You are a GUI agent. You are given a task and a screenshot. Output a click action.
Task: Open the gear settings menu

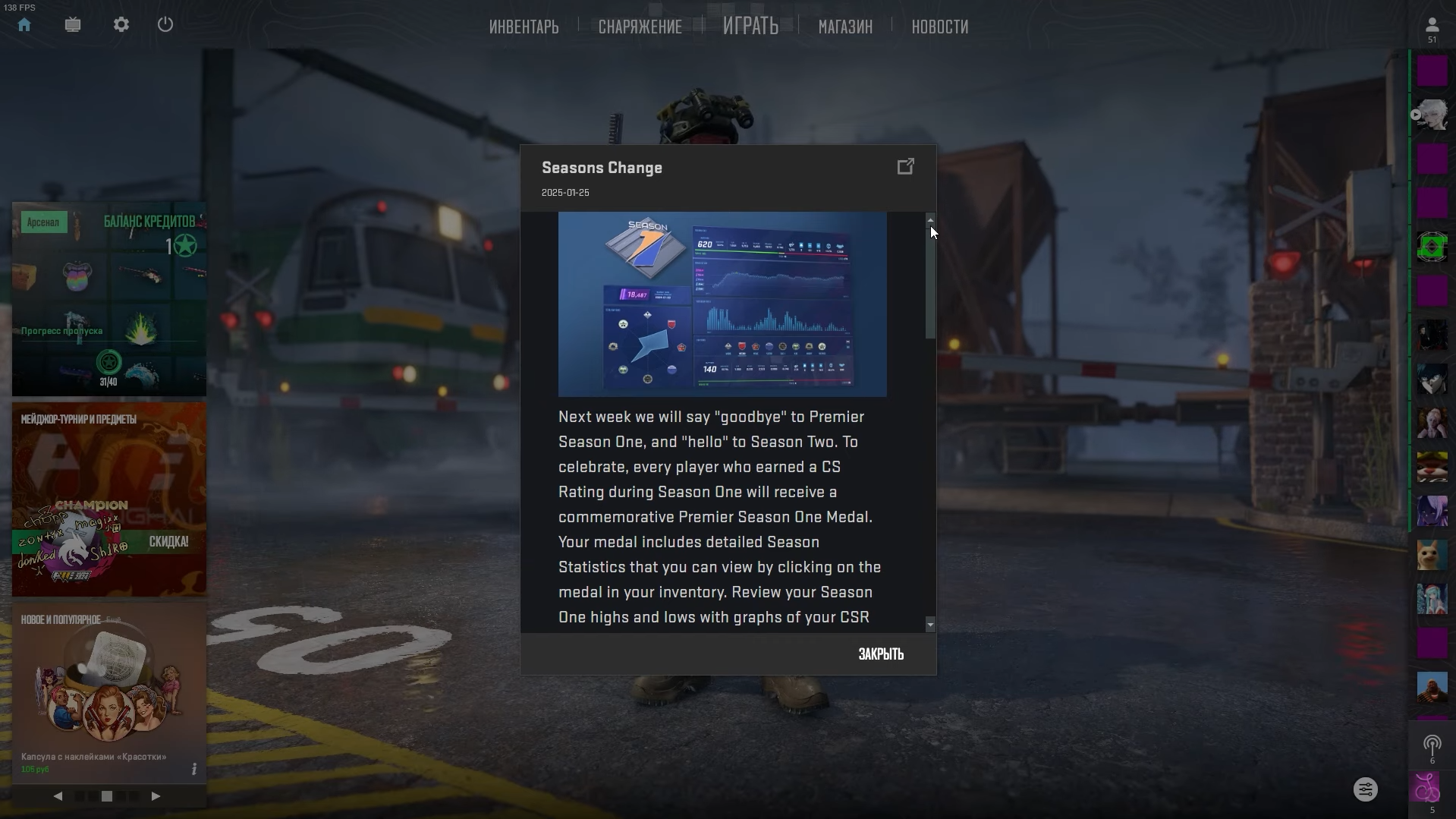(121, 25)
